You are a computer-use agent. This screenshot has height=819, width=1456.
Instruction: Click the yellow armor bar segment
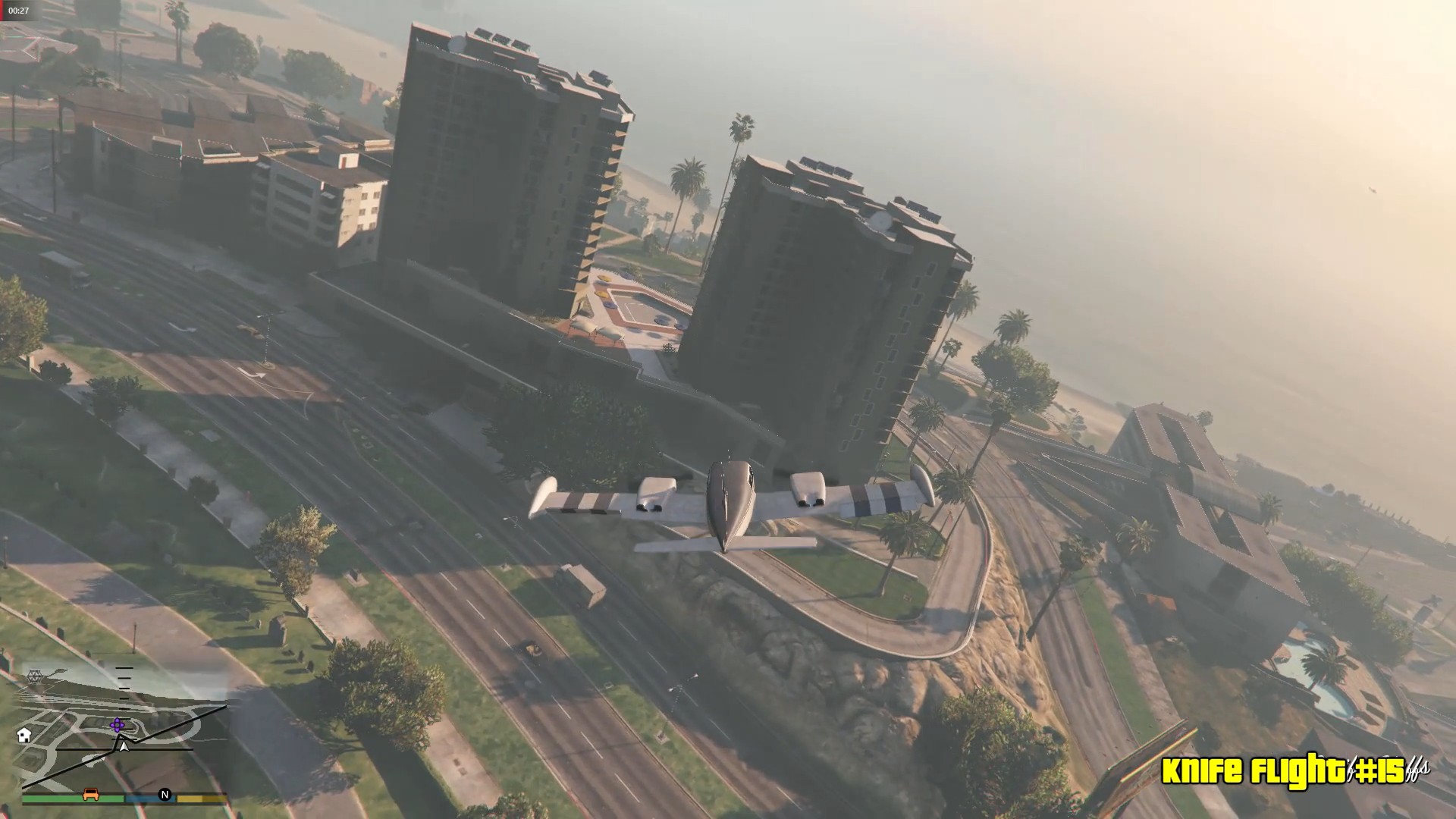[199, 799]
